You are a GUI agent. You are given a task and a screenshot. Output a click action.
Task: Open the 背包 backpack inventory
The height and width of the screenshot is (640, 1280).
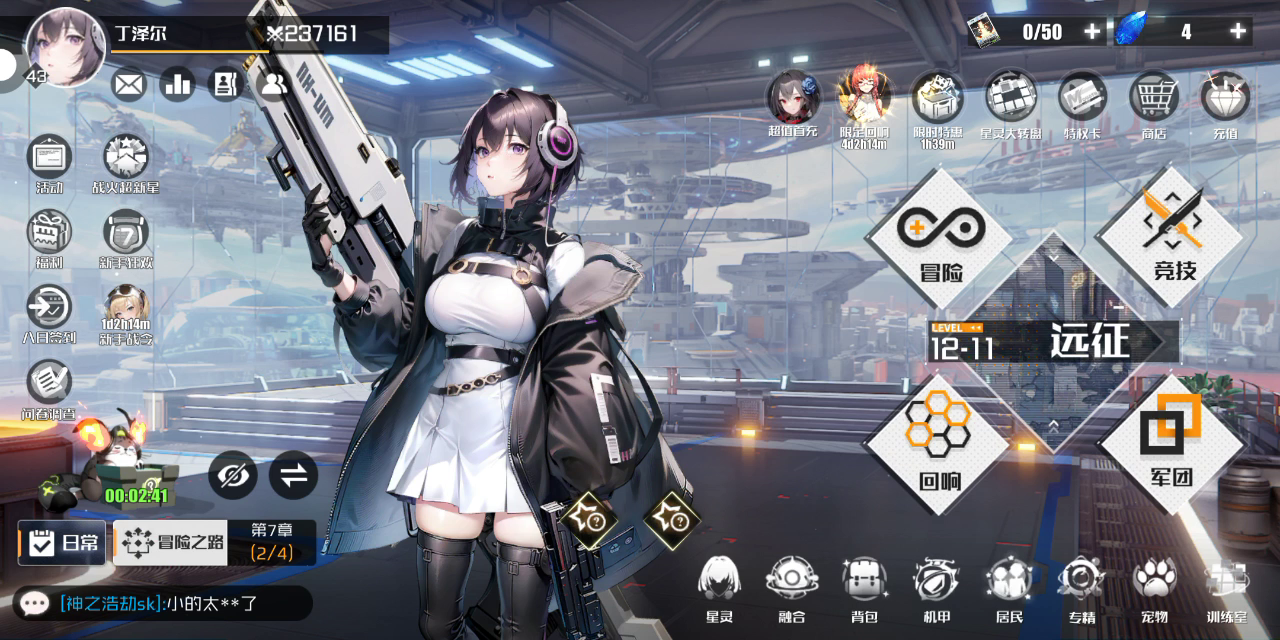click(x=864, y=588)
